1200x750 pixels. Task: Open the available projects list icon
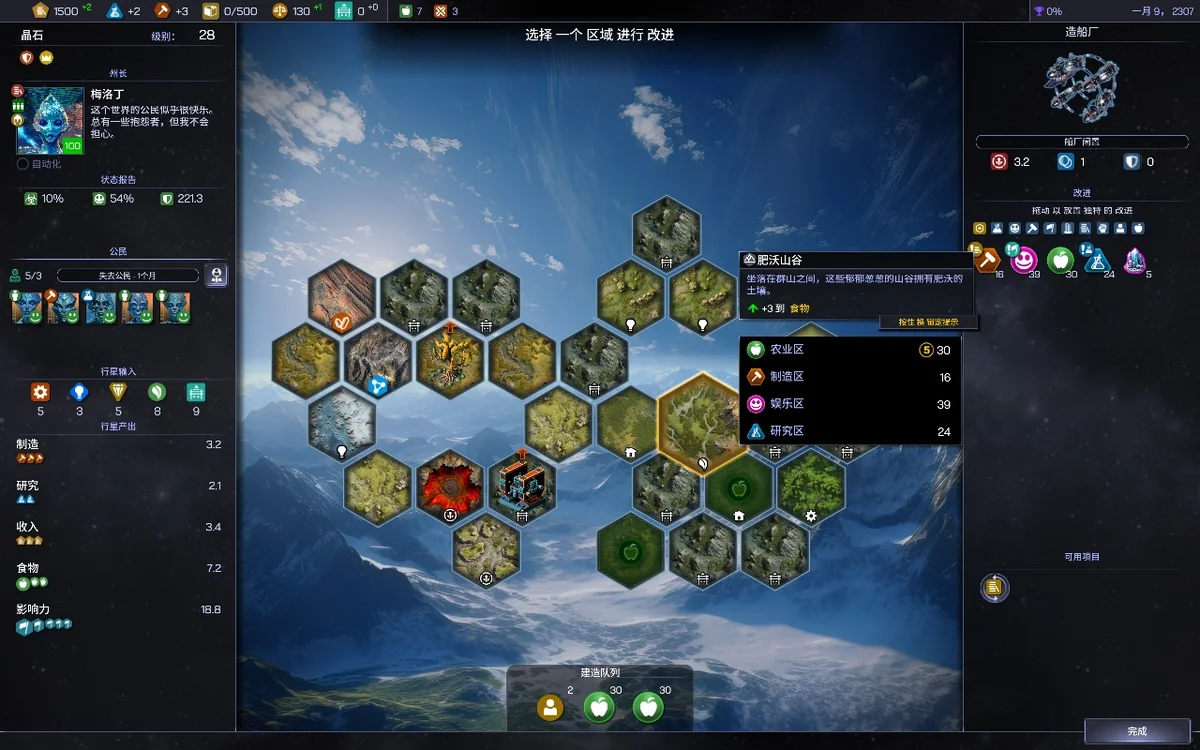(x=994, y=588)
